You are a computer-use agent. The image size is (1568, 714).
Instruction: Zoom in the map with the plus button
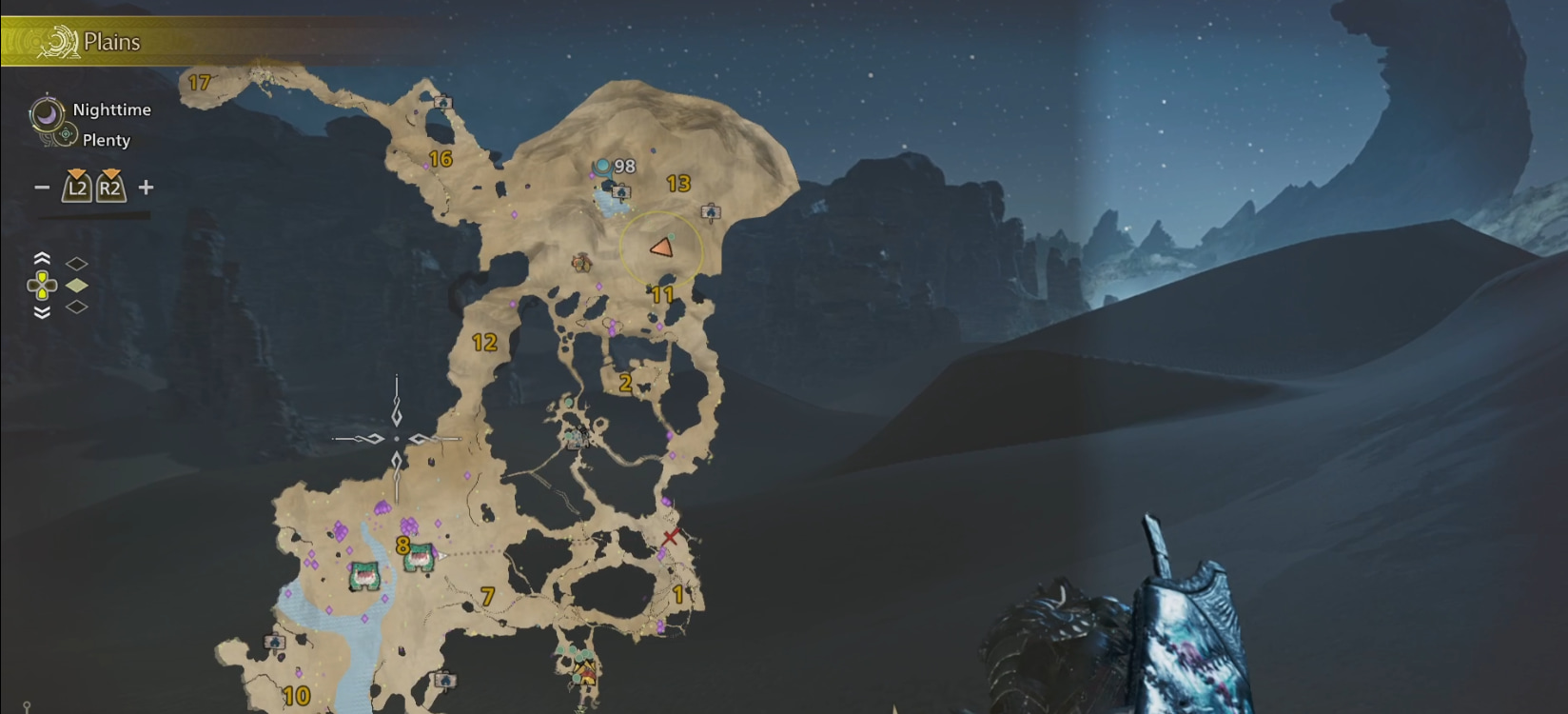tap(146, 188)
